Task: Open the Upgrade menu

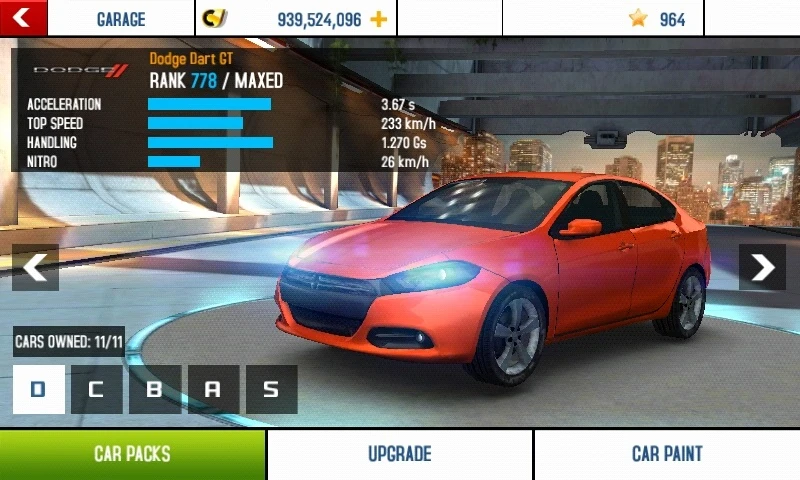Action: [399, 454]
